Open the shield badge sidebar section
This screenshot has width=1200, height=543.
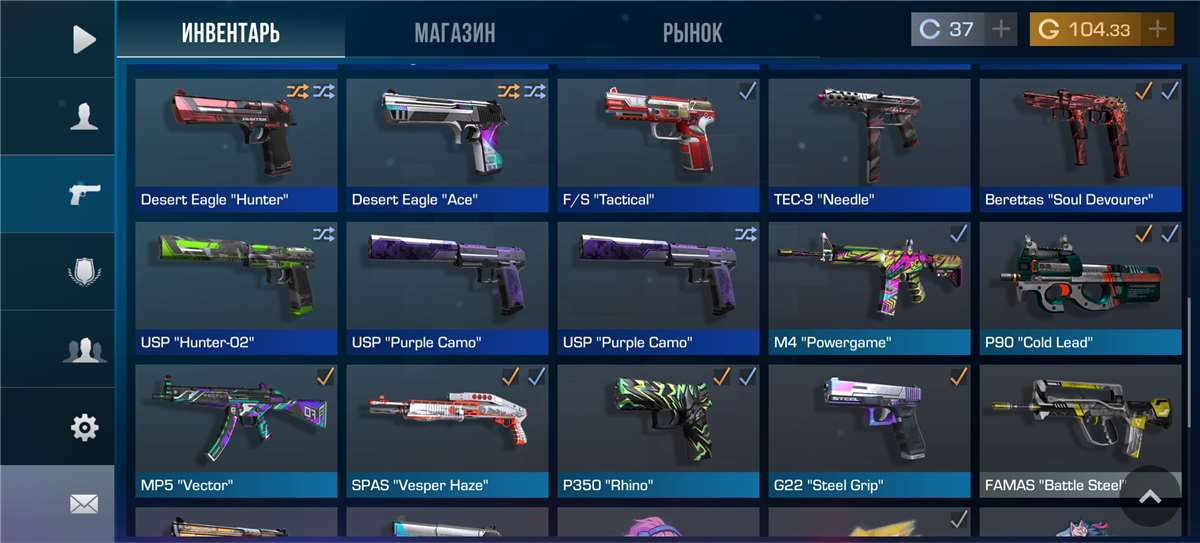(x=84, y=272)
